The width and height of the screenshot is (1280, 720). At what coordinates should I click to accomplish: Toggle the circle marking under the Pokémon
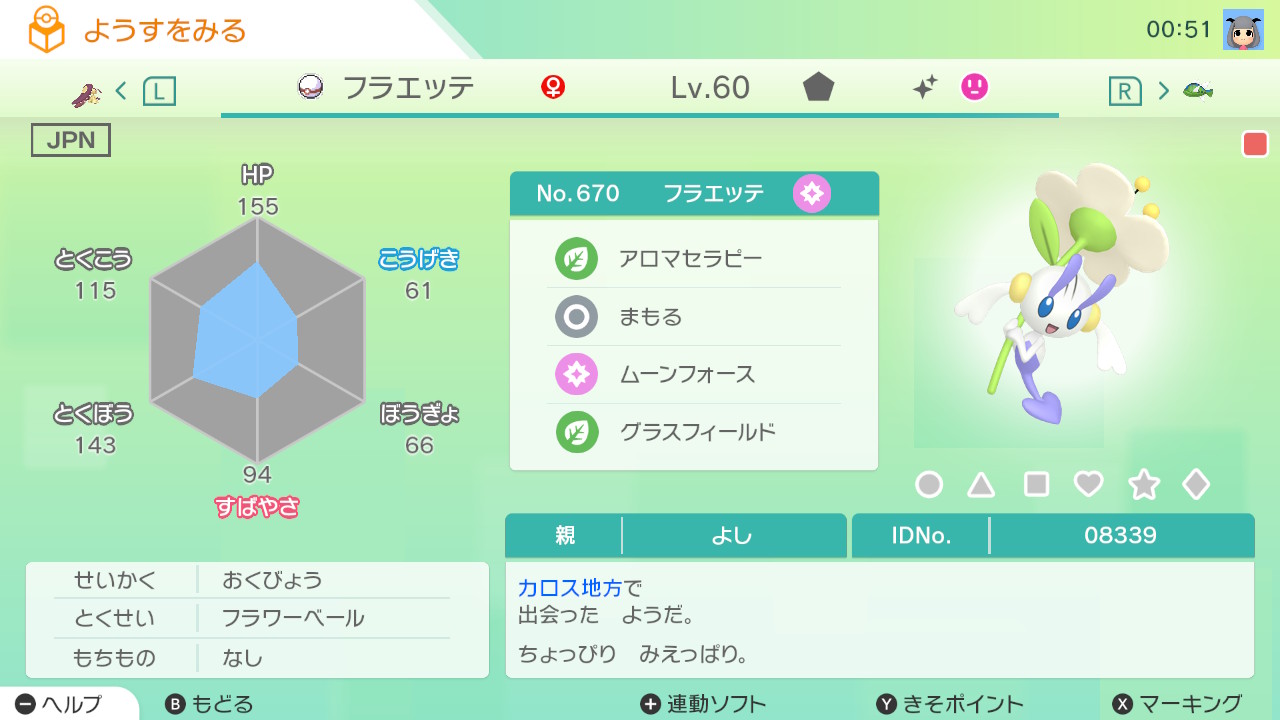929,484
